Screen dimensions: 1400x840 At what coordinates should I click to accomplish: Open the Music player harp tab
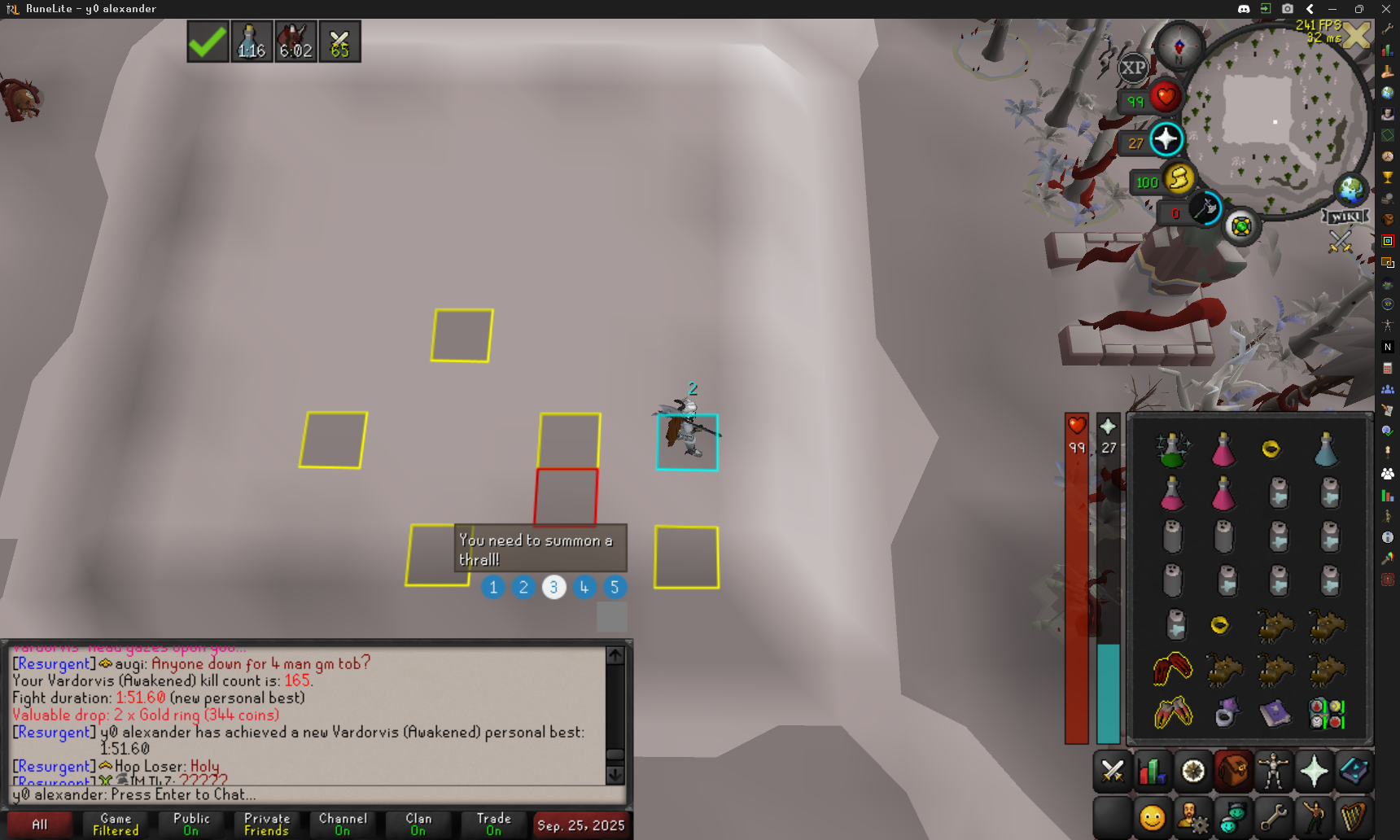pyautogui.click(x=1353, y=817)
